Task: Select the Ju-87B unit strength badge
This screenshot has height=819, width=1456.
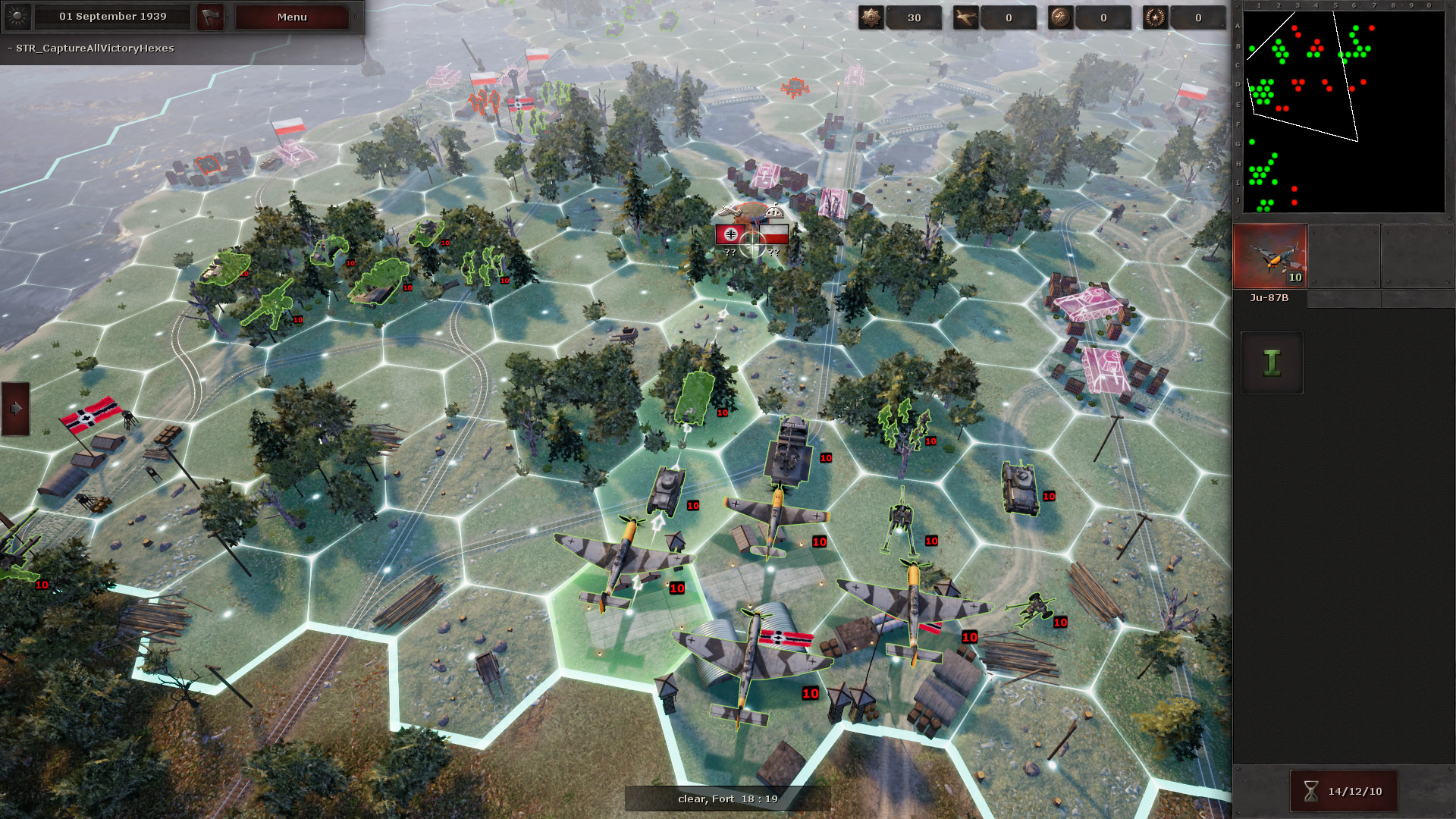Action: coord(1293,278)
